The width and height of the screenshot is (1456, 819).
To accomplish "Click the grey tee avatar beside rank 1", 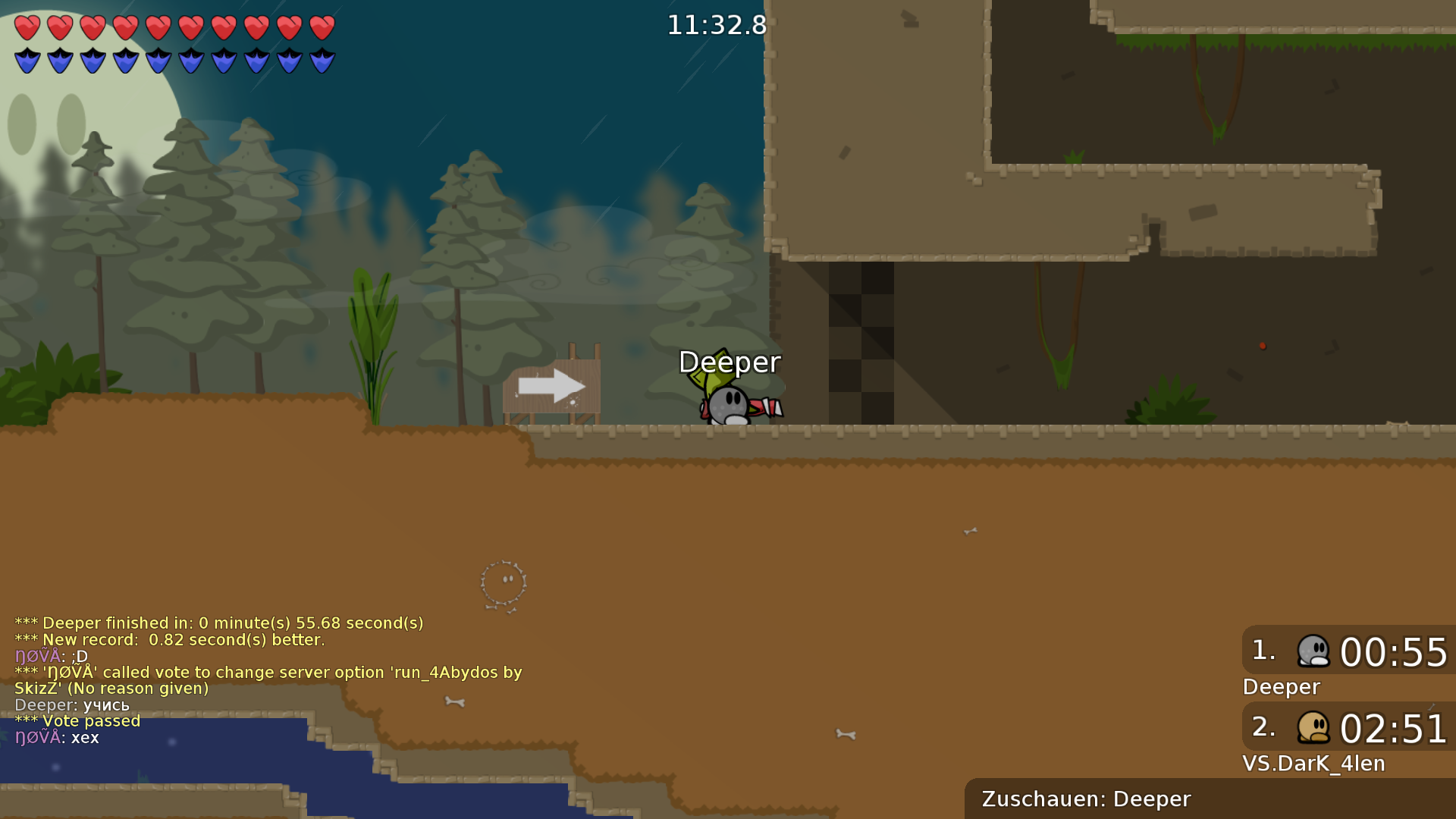I will click(x=1314, y=651).
